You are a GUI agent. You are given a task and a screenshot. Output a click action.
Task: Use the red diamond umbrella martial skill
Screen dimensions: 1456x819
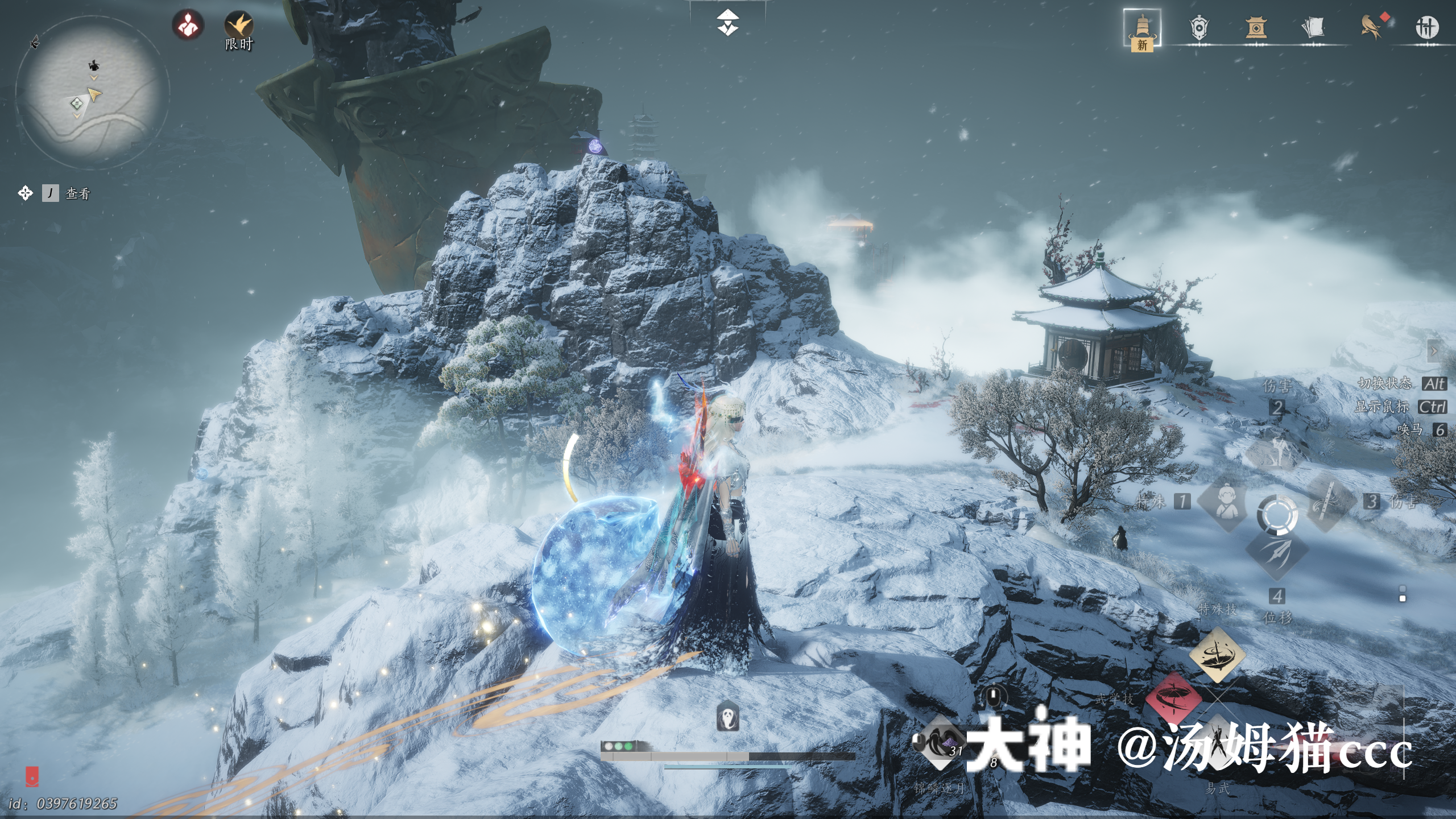coord(1173,697)
